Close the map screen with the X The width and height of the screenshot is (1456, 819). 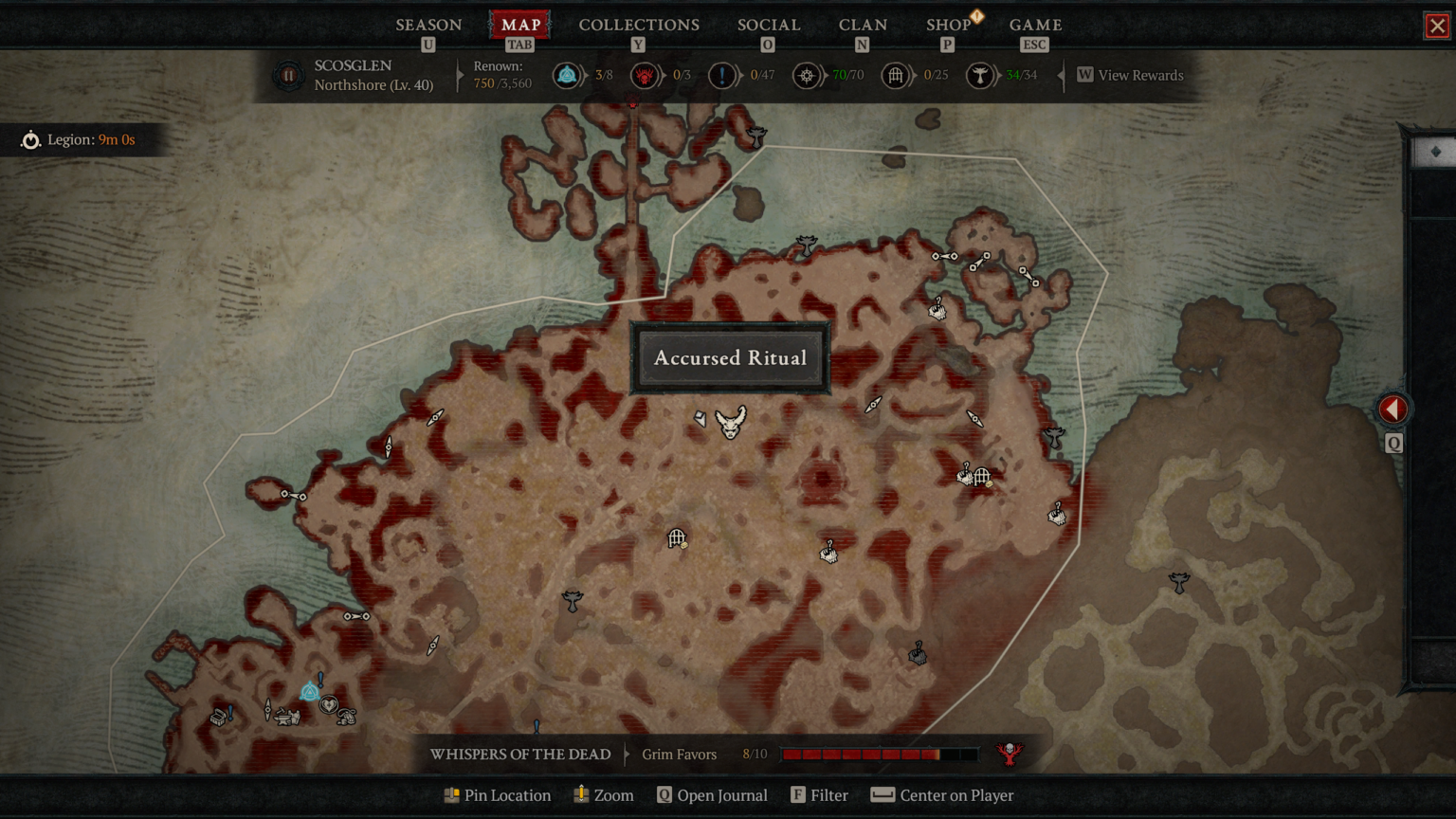point(1437,26)
